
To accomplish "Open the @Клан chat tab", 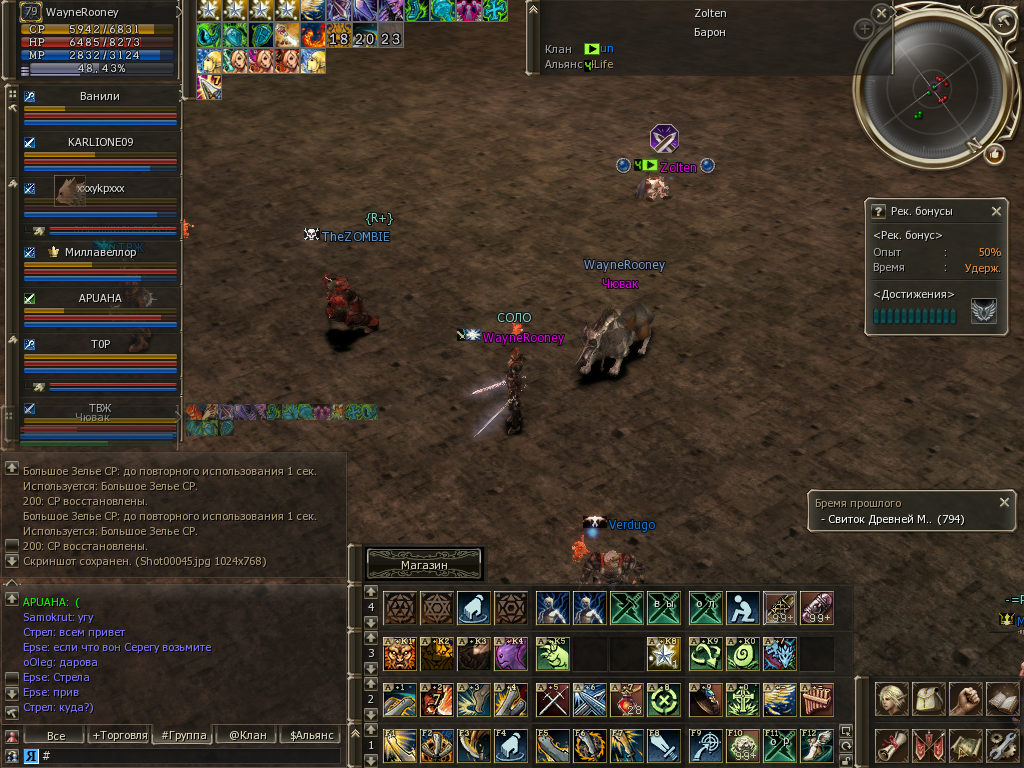I will tap(247, 736).
